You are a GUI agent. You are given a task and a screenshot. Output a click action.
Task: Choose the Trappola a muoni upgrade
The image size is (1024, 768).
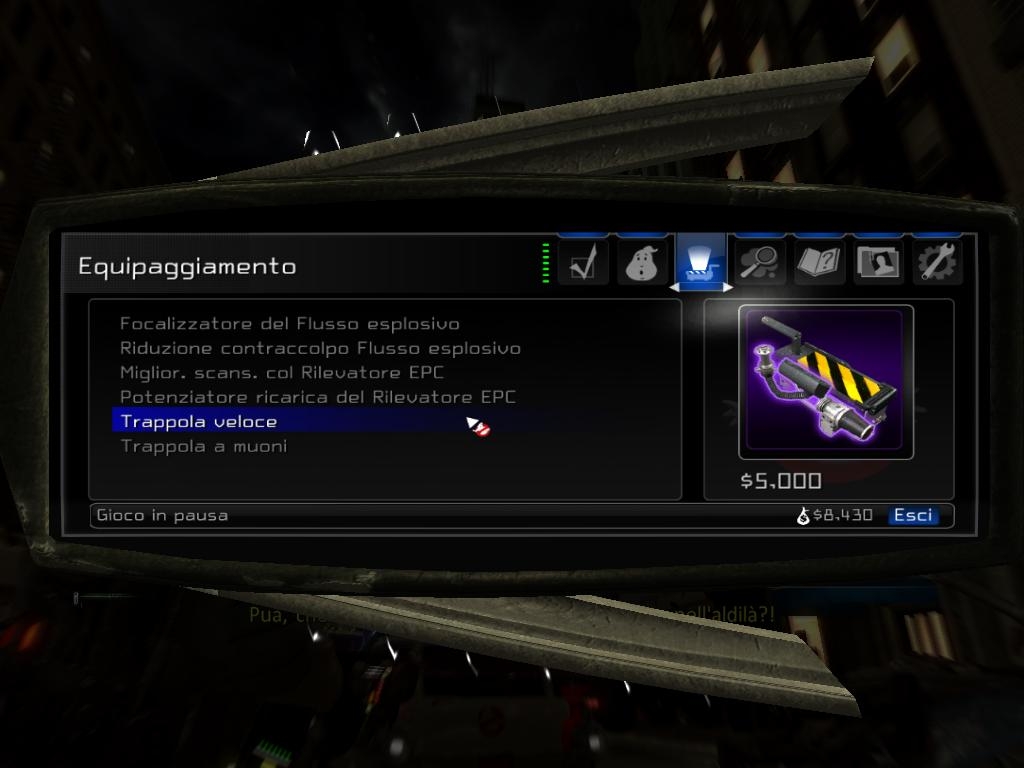pos(203,446)
